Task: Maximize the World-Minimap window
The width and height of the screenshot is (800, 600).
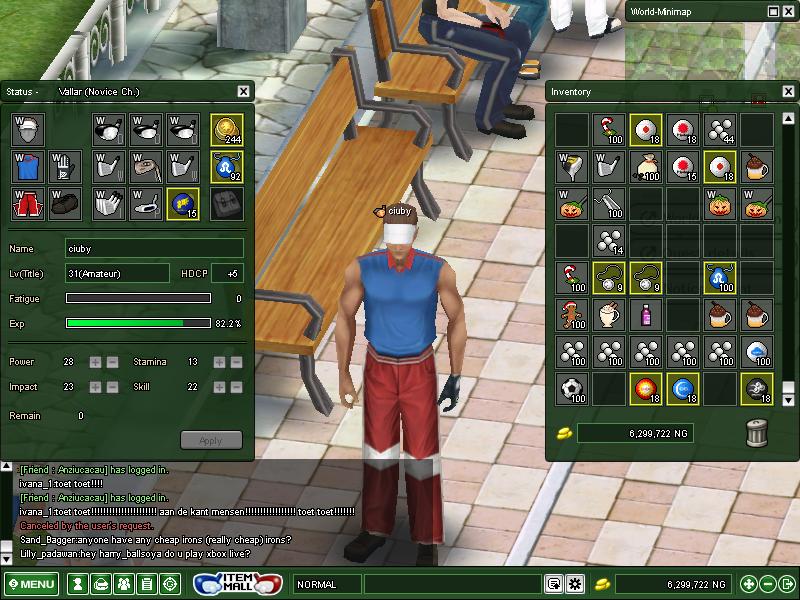Action: [774, 11]
